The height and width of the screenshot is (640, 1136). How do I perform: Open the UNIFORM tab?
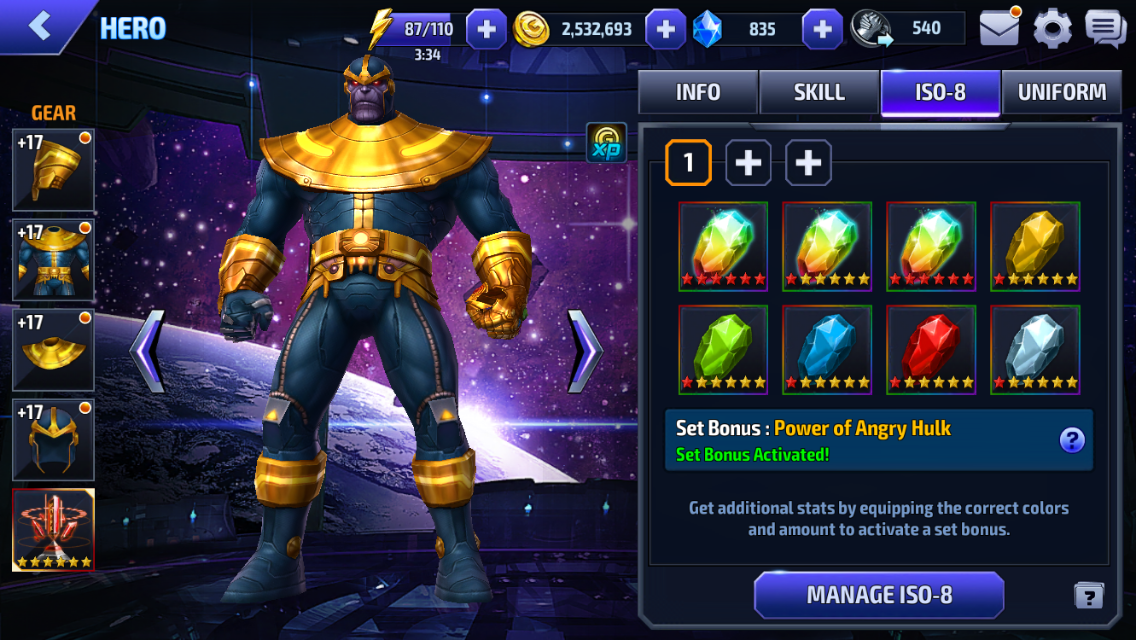pos(1061,93)
